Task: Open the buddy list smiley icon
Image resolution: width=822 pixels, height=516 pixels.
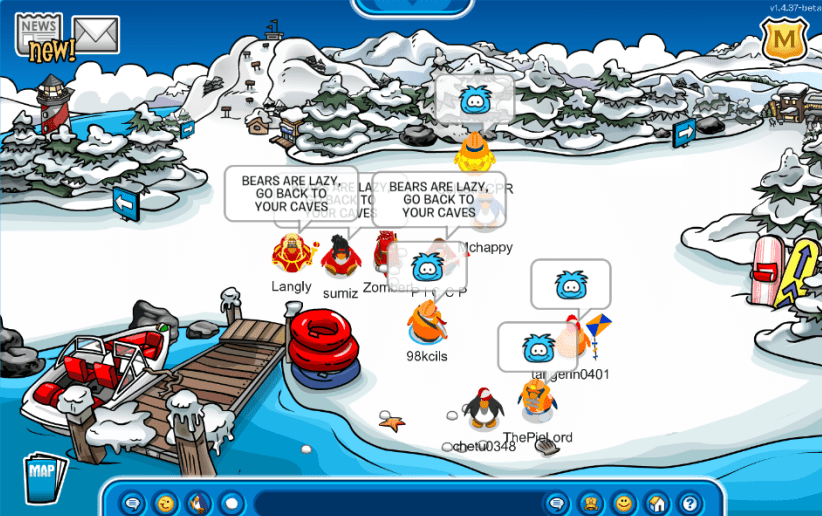Action: [x=624, y=502]
